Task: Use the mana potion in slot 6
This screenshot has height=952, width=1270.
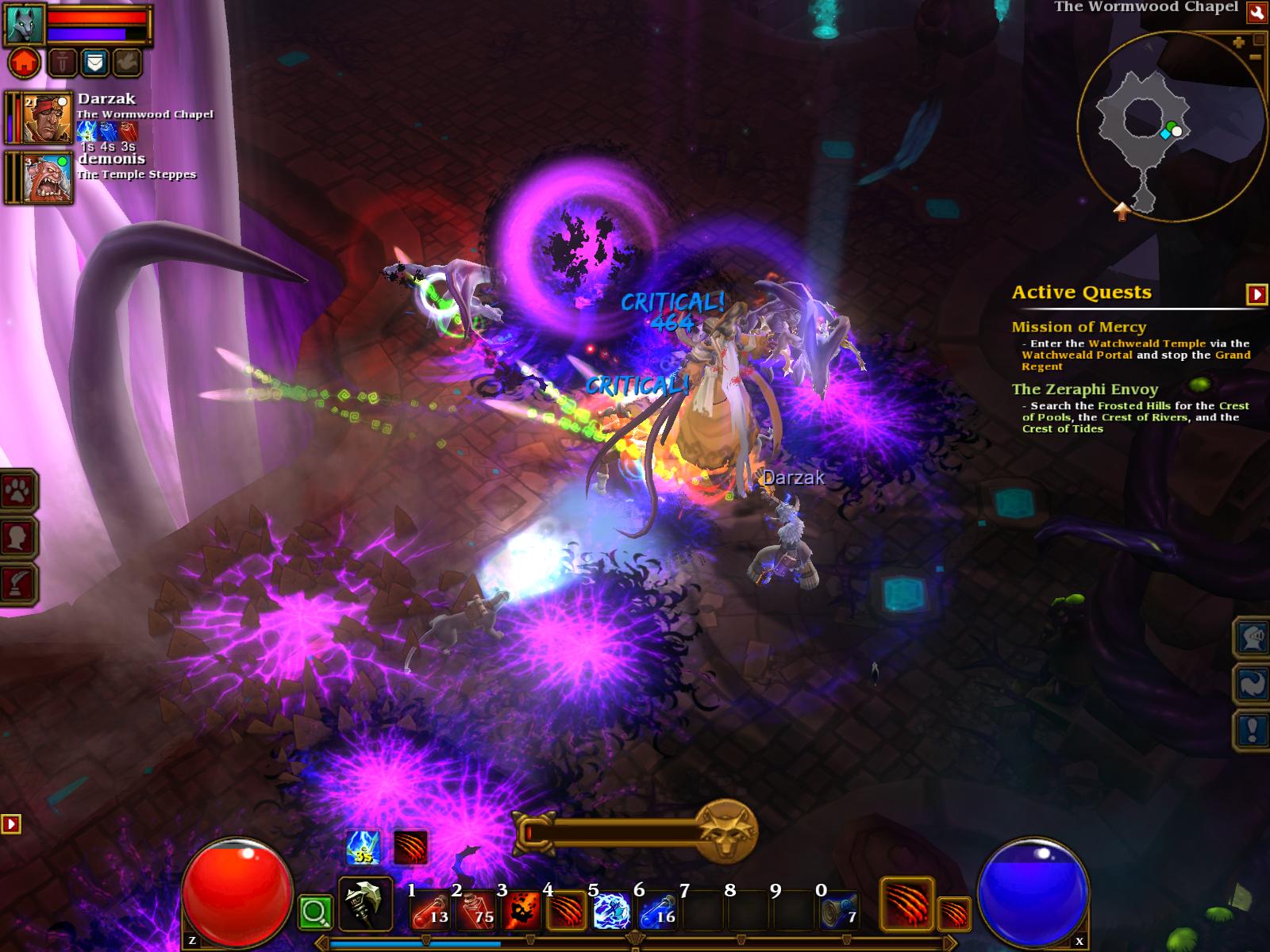Action: pyautogui.click(x=658, y=910)
